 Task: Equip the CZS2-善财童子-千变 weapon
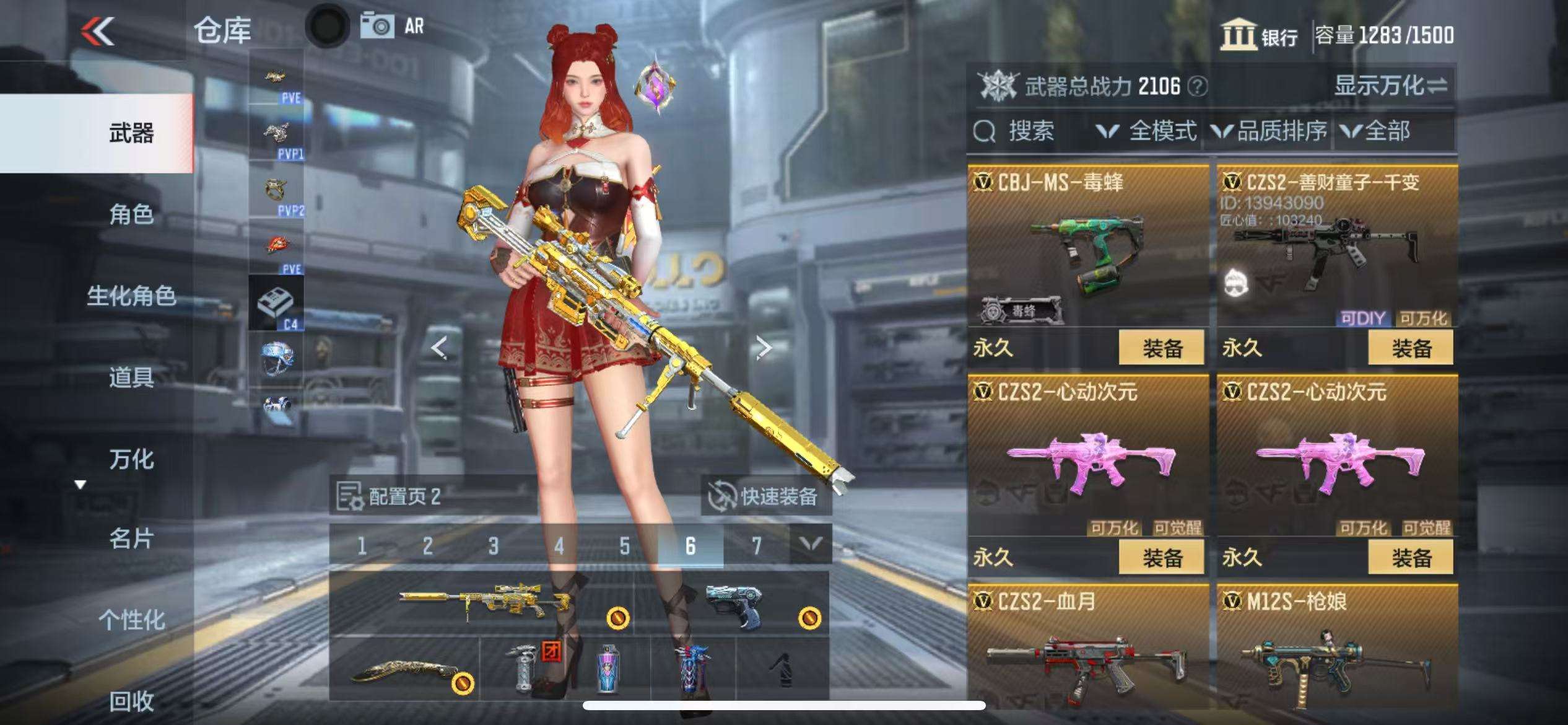click(x=1411, y=348)
